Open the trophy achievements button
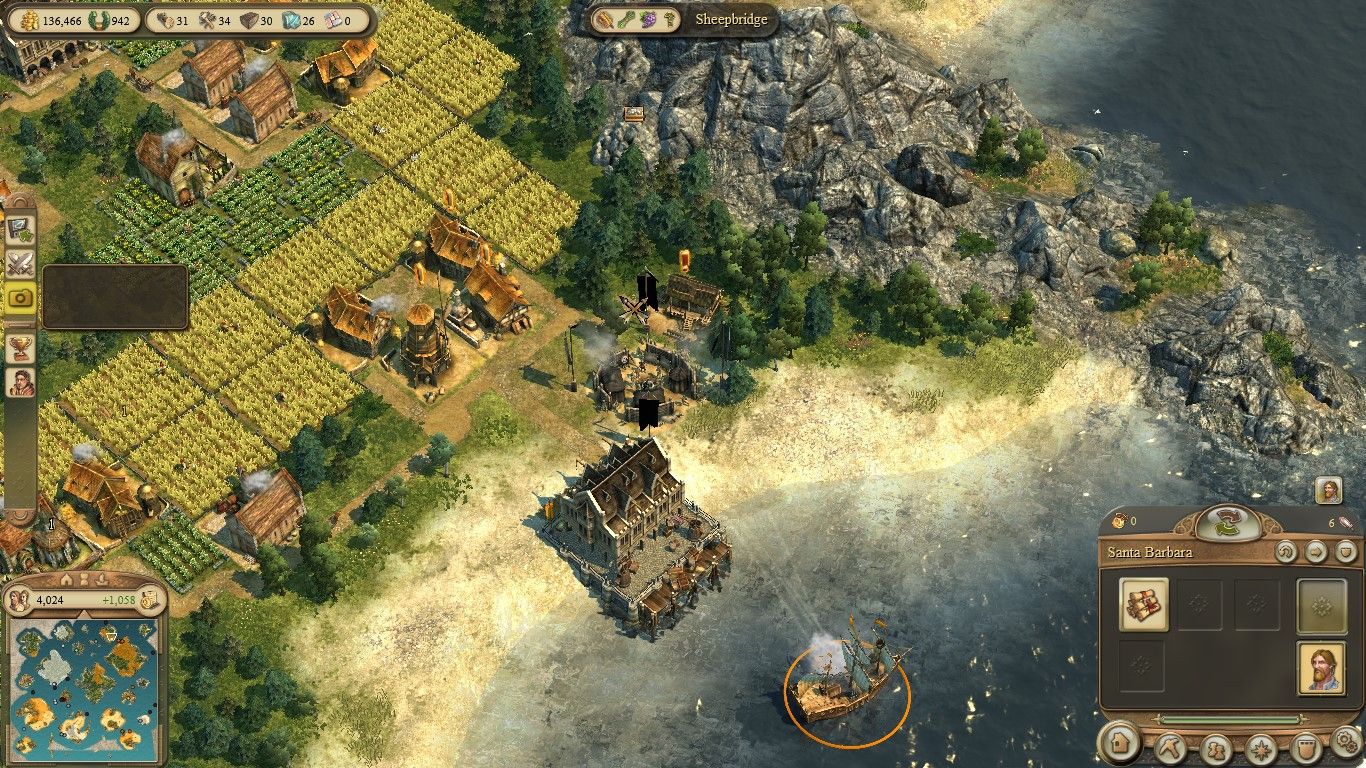This screenshot has height=768, width=1366. click(x=20, y=348)
